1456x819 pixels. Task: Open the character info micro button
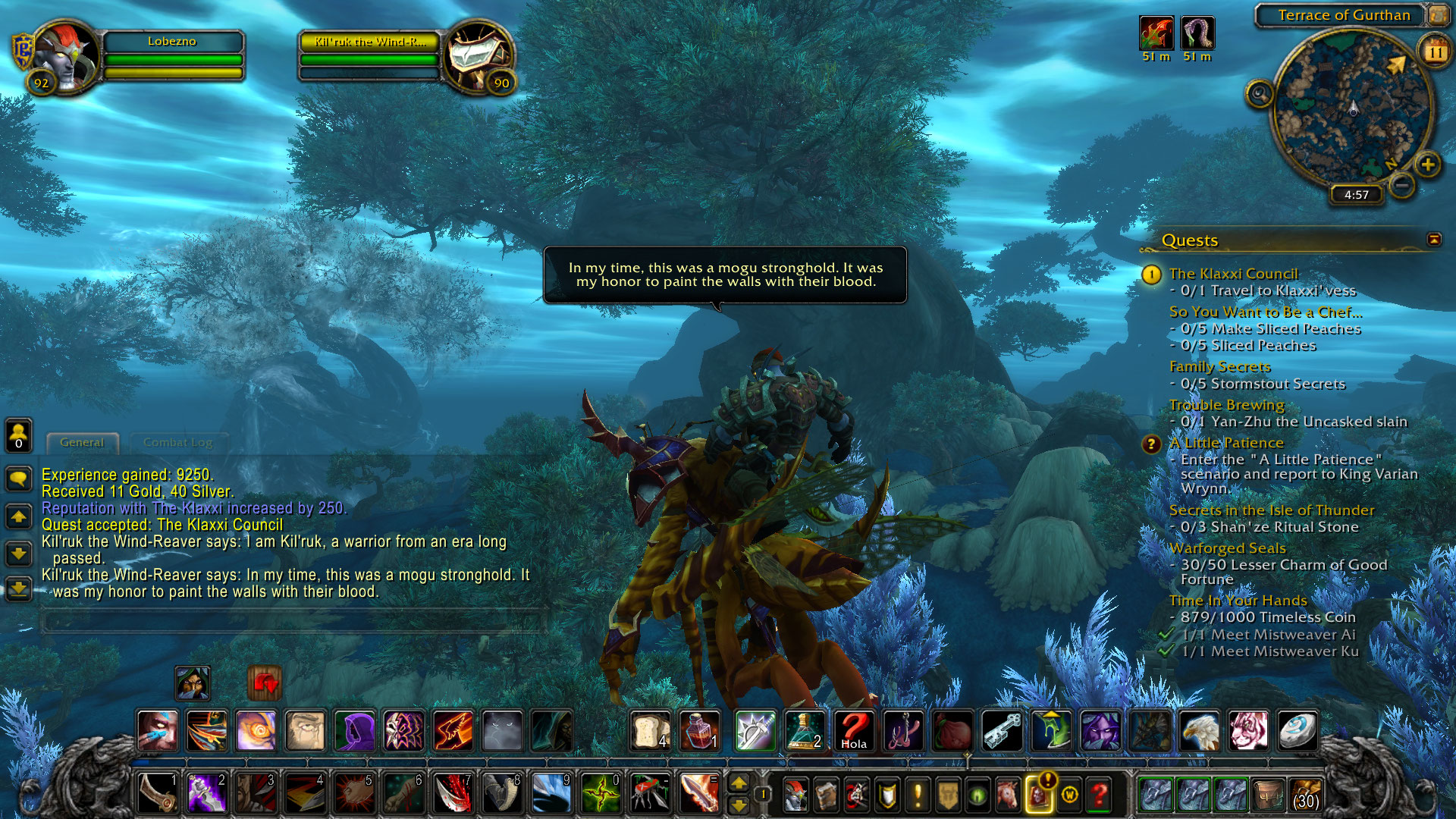[x=795, y=795]
